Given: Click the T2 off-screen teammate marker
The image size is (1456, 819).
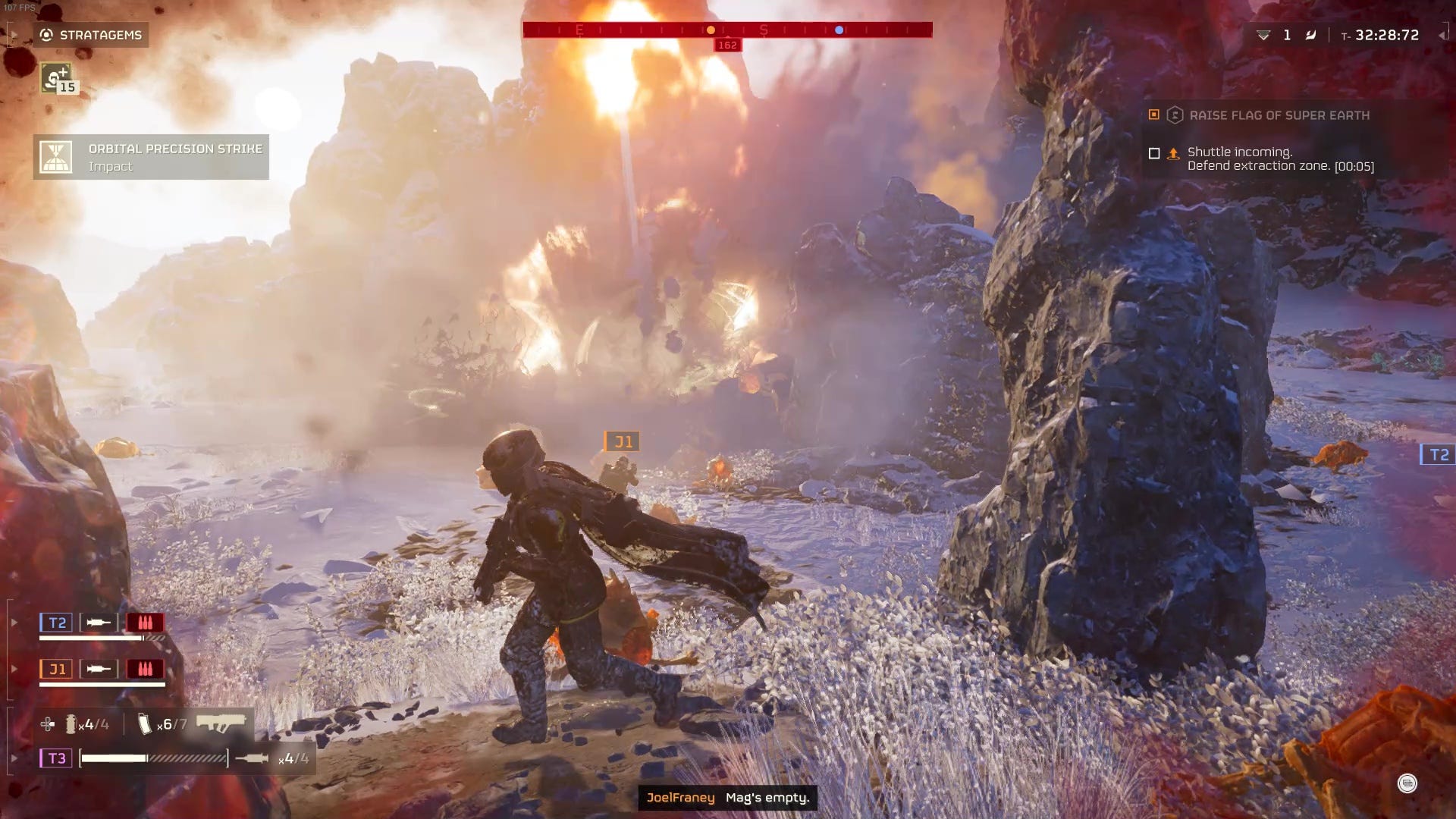Looking at the screenshot, I should [x=1438, y=454].
